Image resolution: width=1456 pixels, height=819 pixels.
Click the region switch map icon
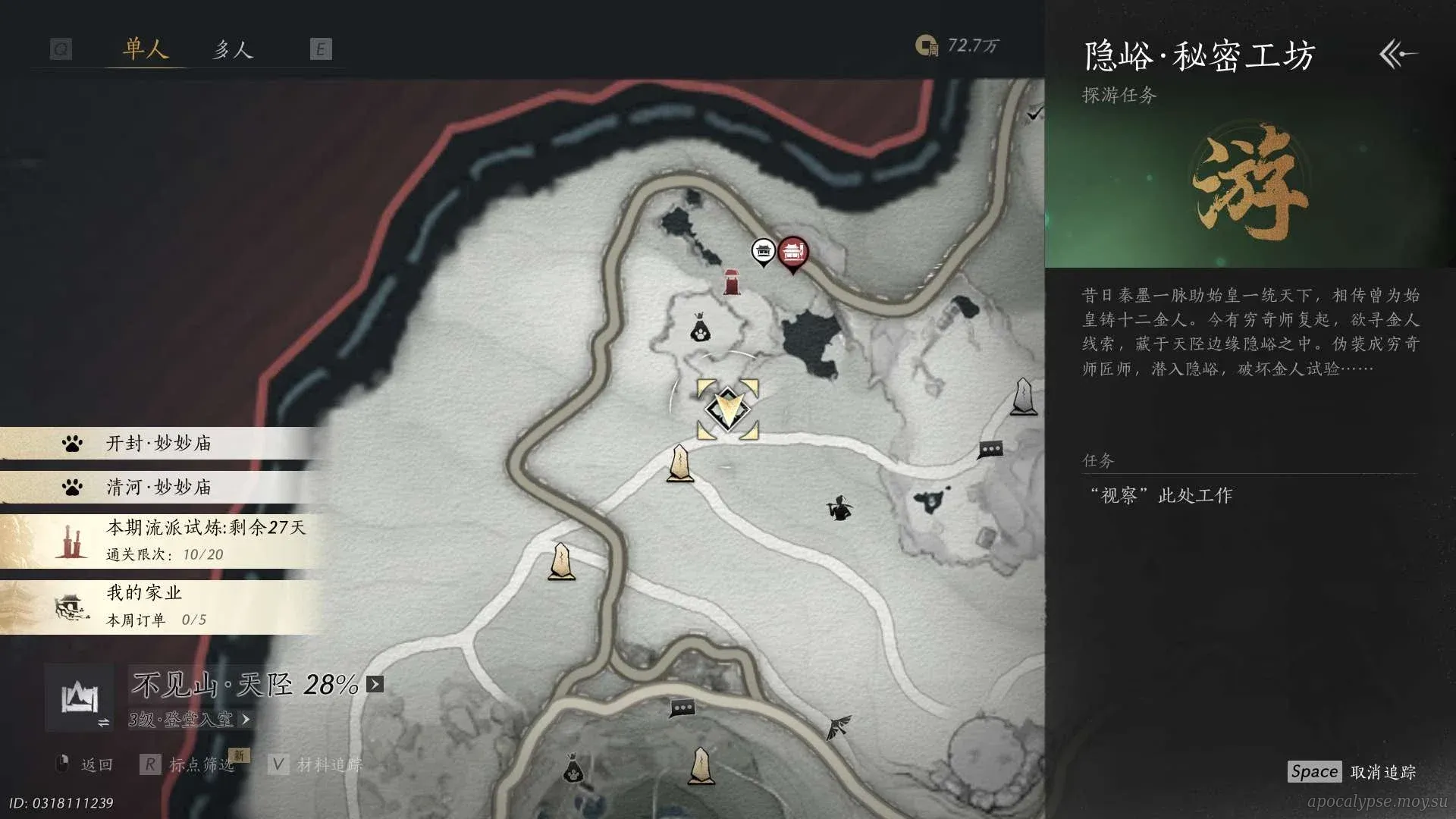(x=80, y=698)
